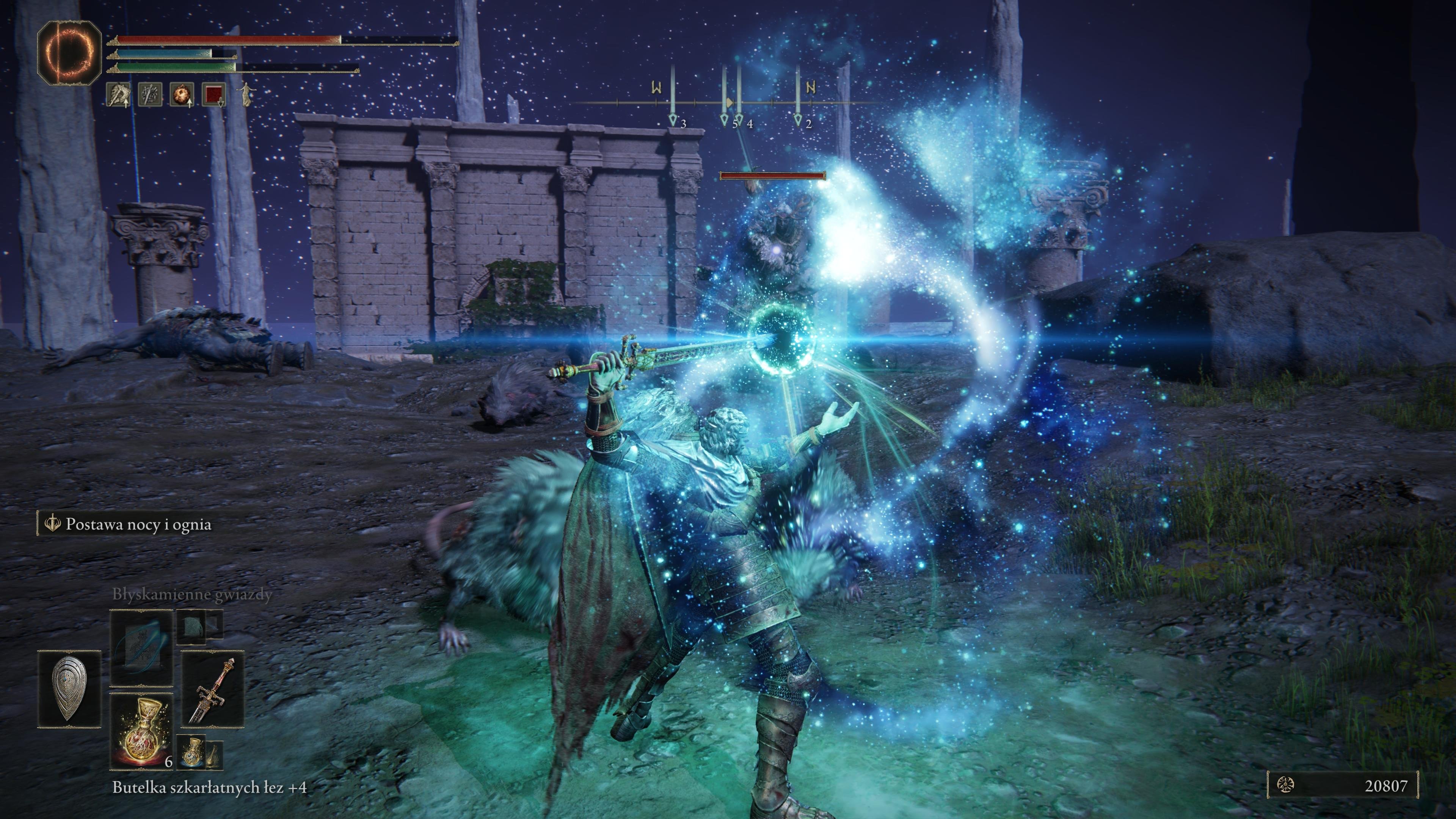Select compass beacon marker number 2
1456x819 pixels.
click(798, 120)
